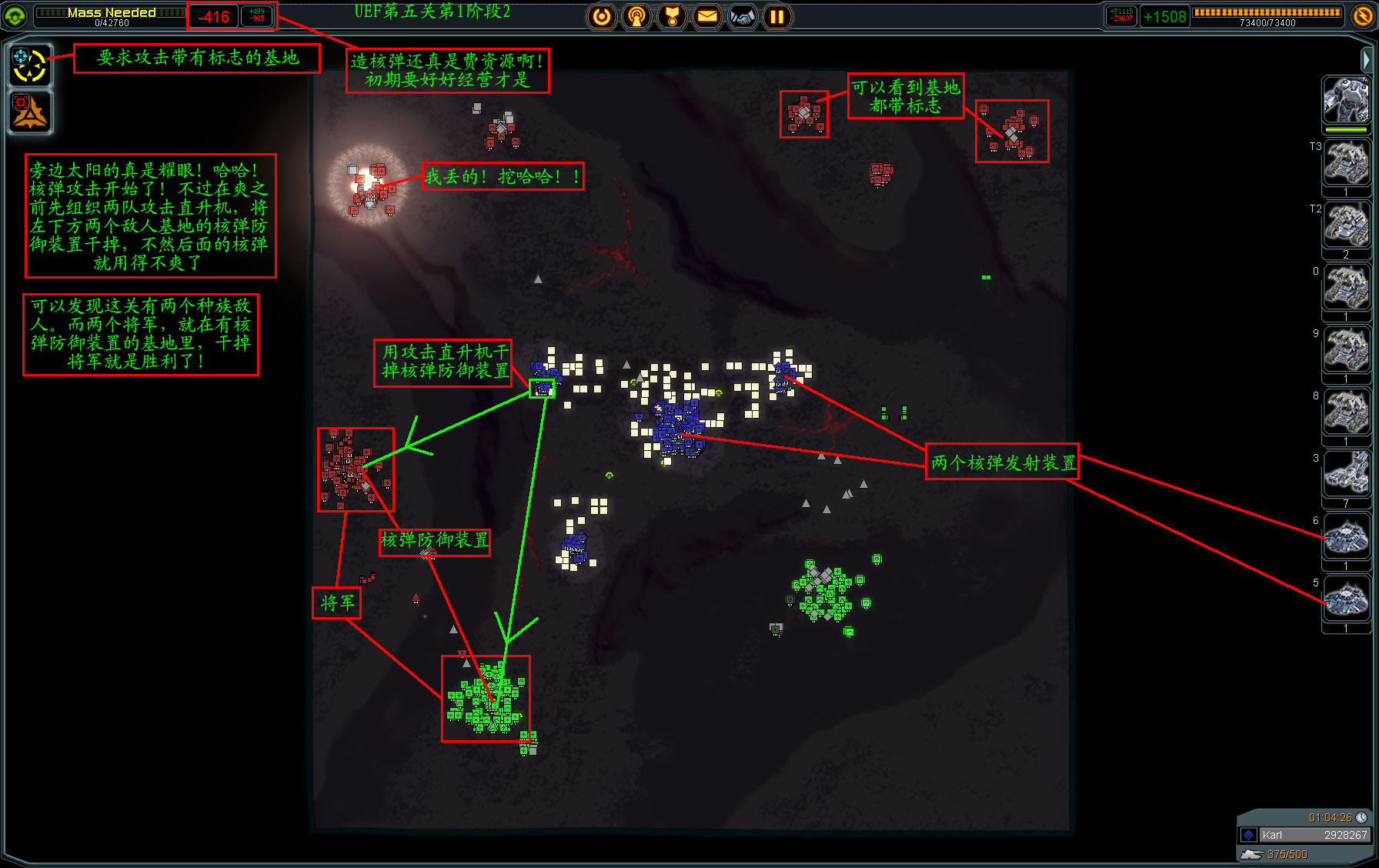Click the round orange icon at top-right corner
1379x868 pixels.
pos(1362,15)
